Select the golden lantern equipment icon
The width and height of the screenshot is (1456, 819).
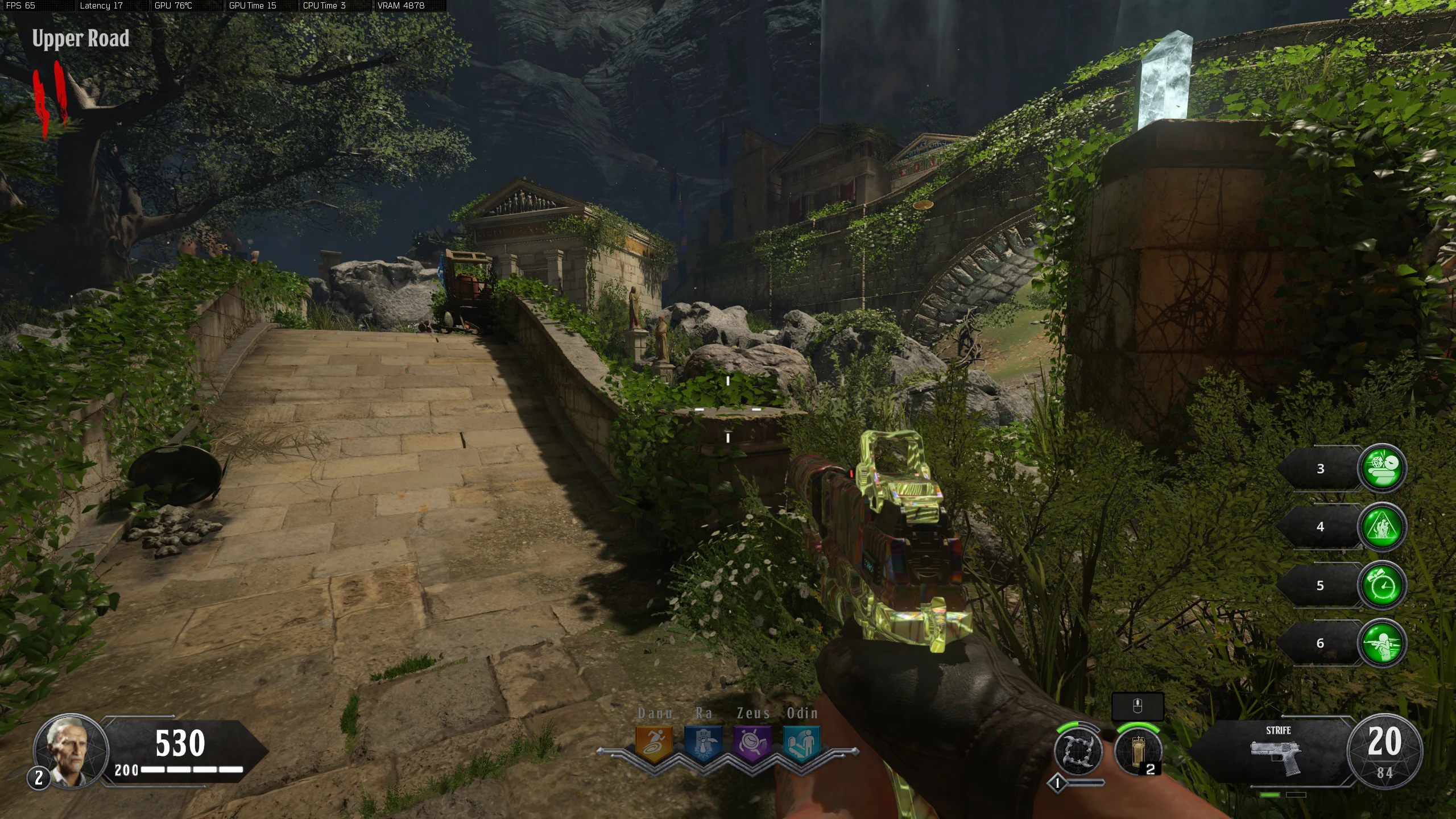click(x=1137, y=752)
